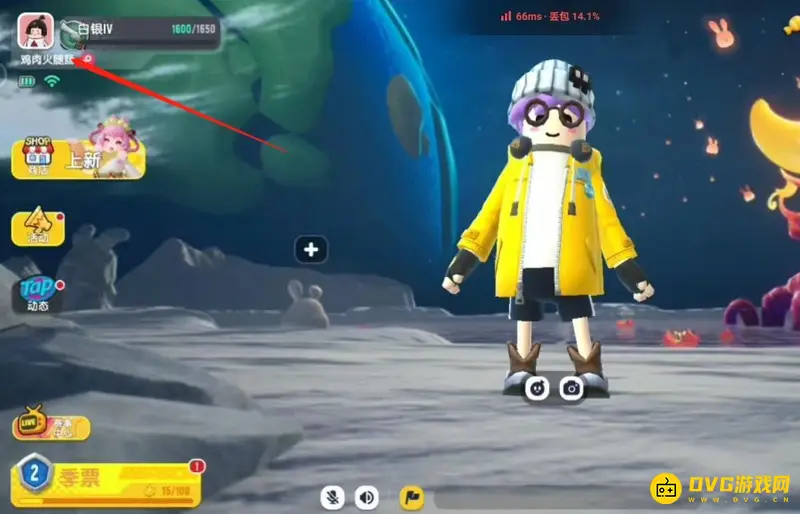The width and height of the screenshot is (800, 514).
Task: Open the 季票 season pass
Action: [x=105, y=480]
